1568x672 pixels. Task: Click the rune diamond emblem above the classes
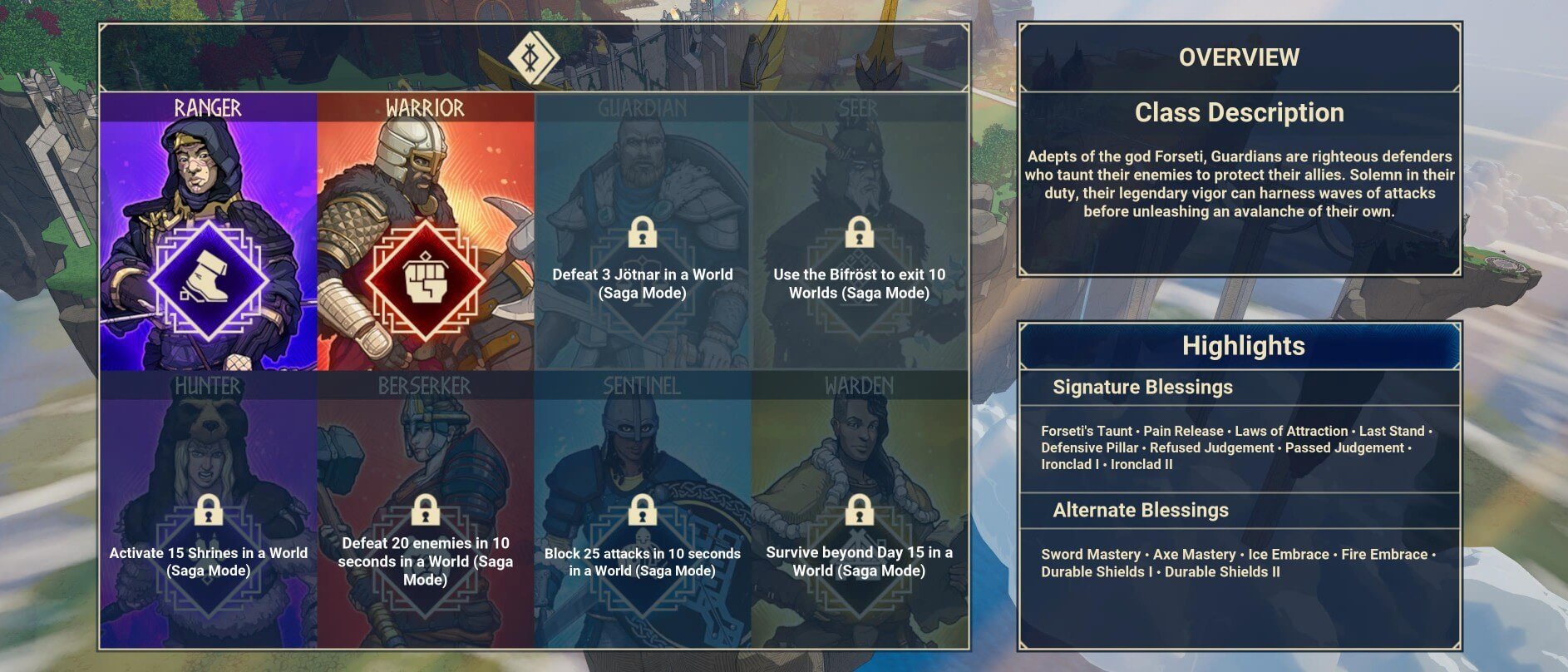(533, 57)
